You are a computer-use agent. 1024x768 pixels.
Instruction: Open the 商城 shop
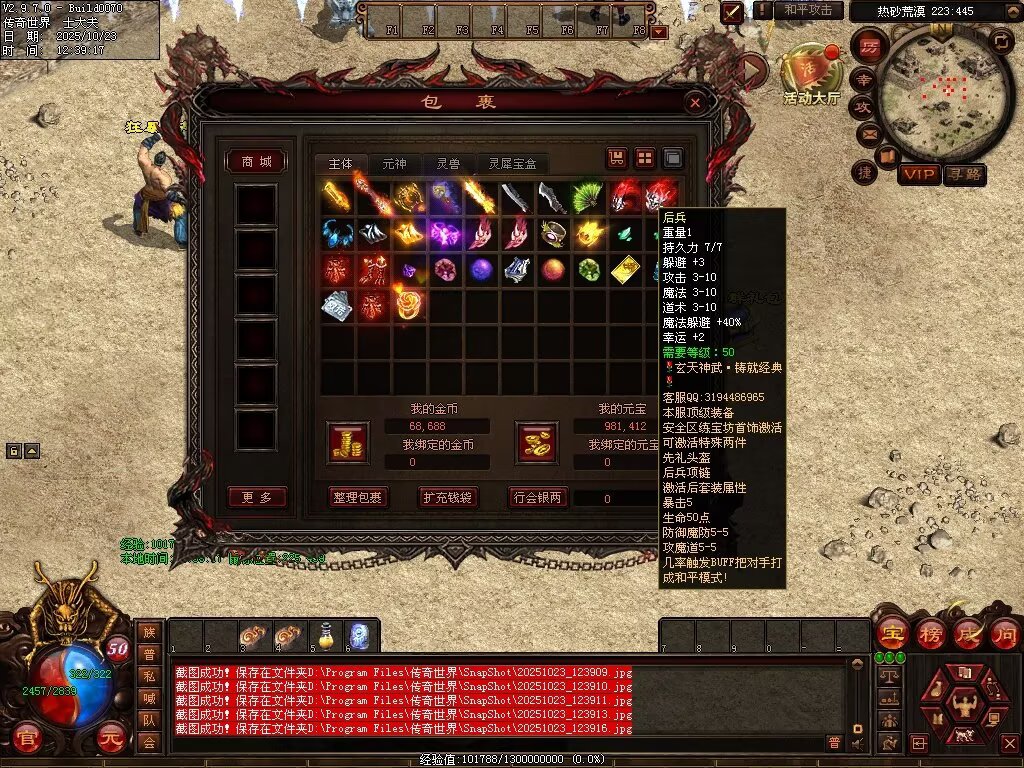pyautogui.click(x=257, y=162)
